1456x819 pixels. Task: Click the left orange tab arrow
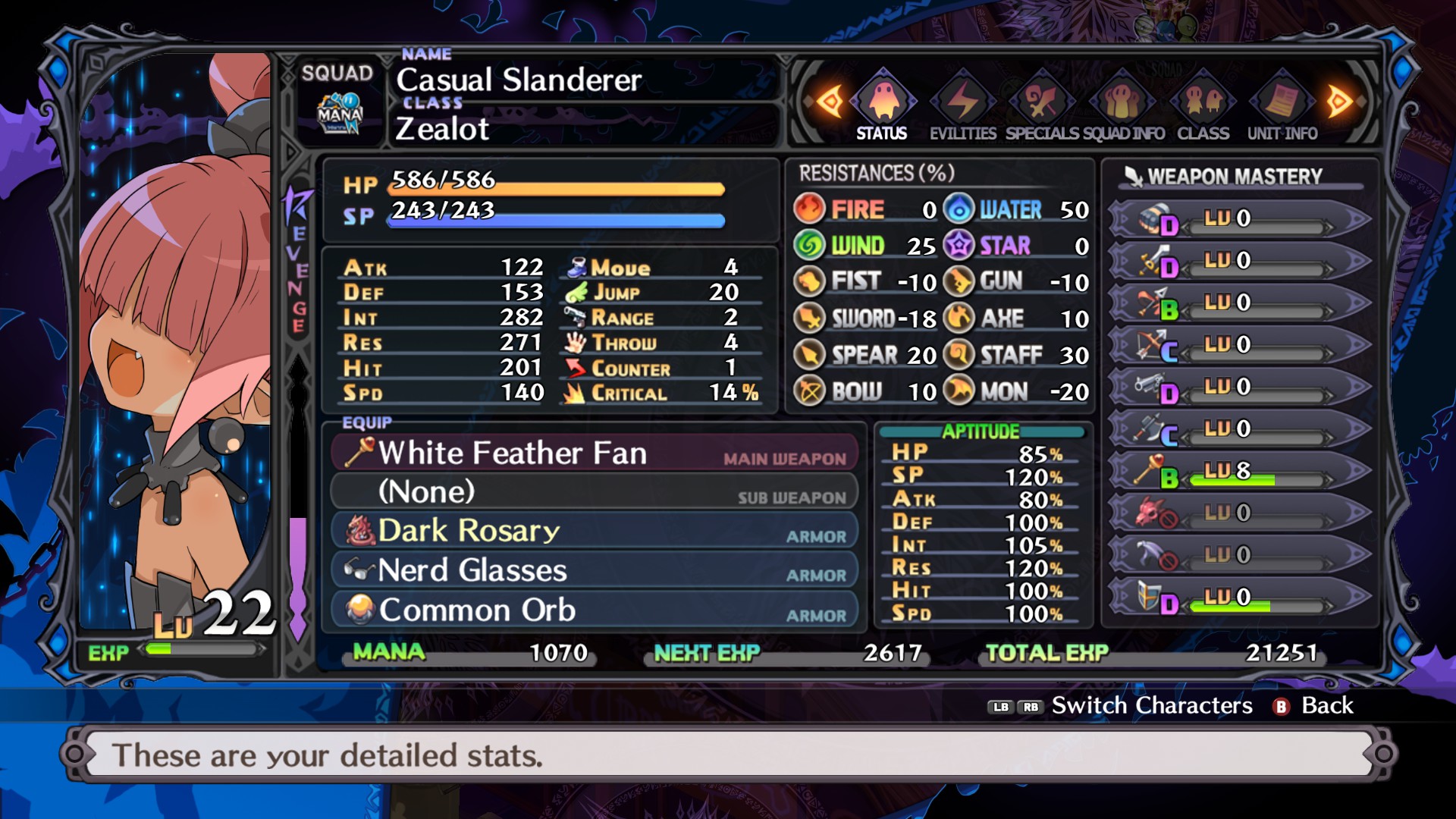click(829, 101)
